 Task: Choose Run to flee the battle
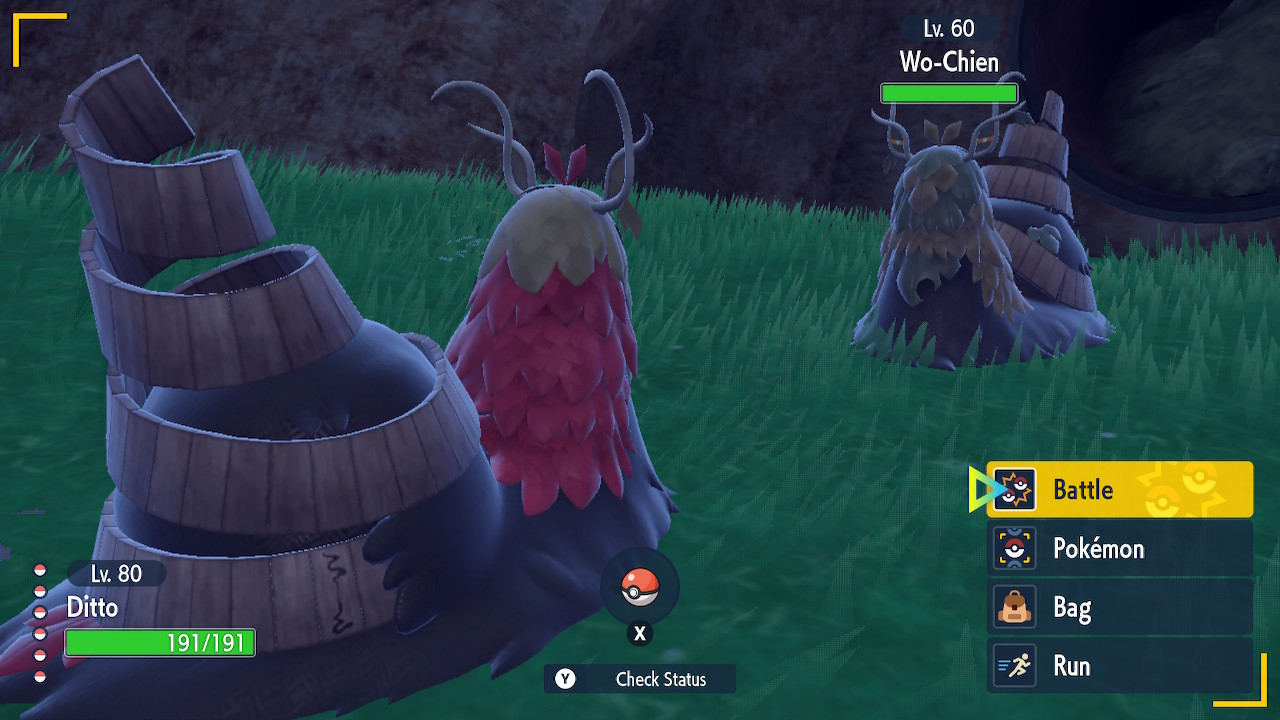1119,666
